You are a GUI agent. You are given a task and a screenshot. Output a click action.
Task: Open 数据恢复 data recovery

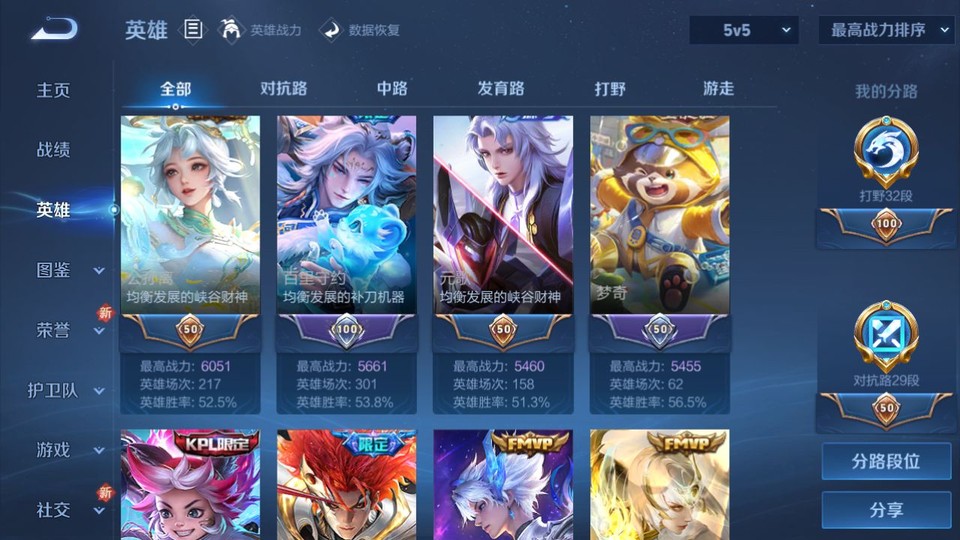[361, 30]
